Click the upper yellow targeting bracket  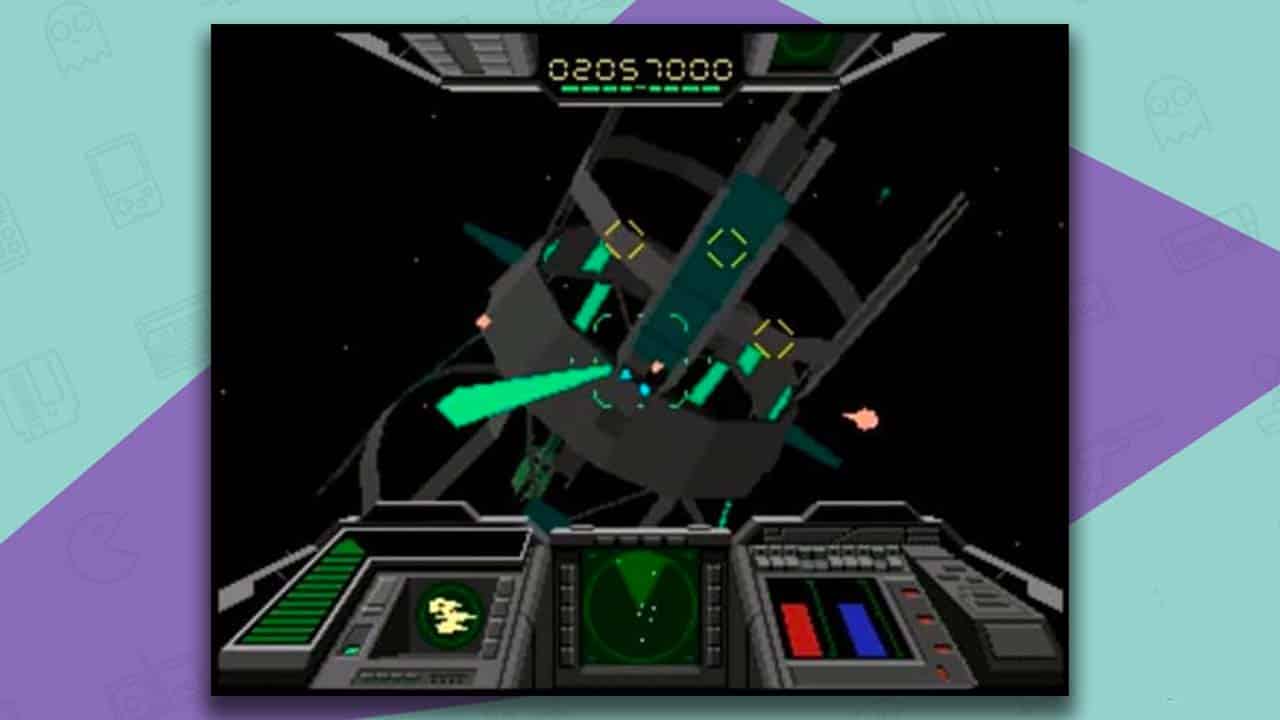coord(625,237)
